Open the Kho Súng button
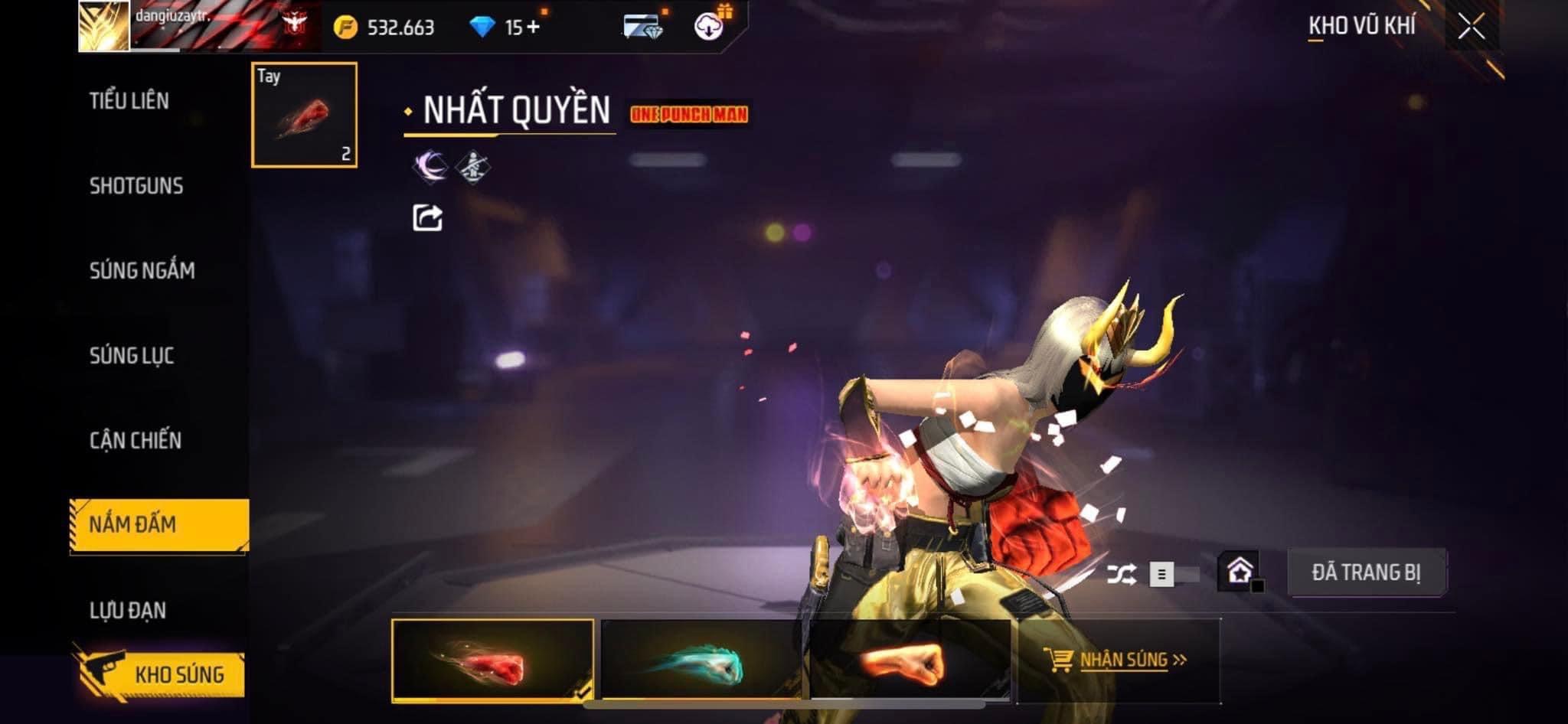 162,674
